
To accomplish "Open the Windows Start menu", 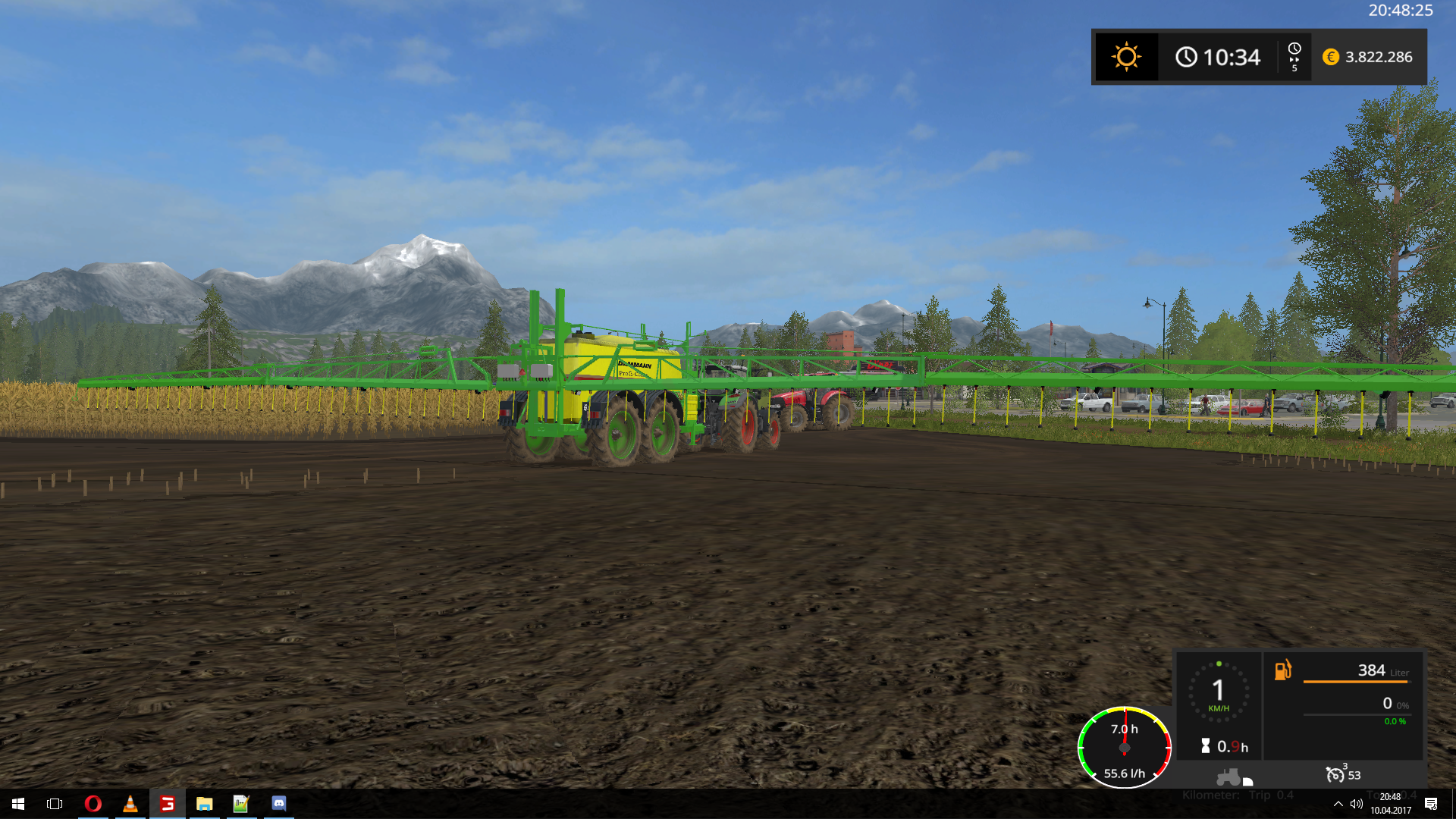I will coord(18,803).
